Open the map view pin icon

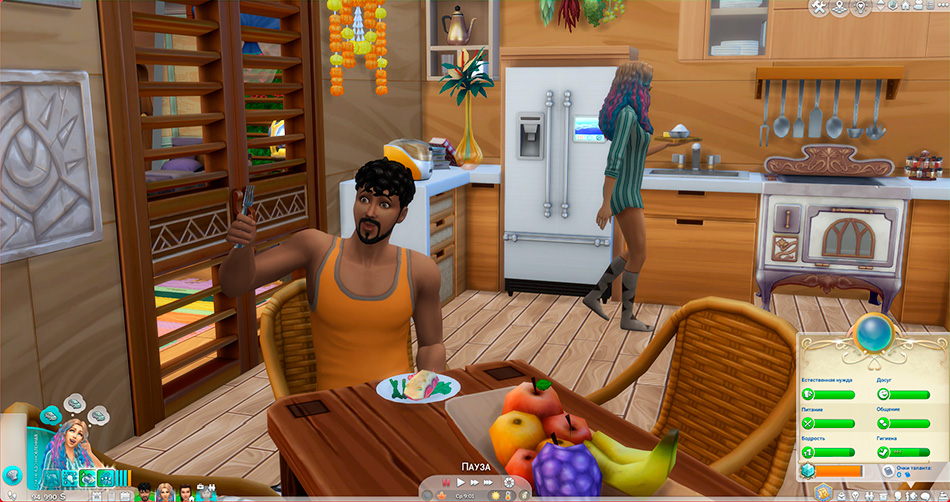click(x=839, y=8)
